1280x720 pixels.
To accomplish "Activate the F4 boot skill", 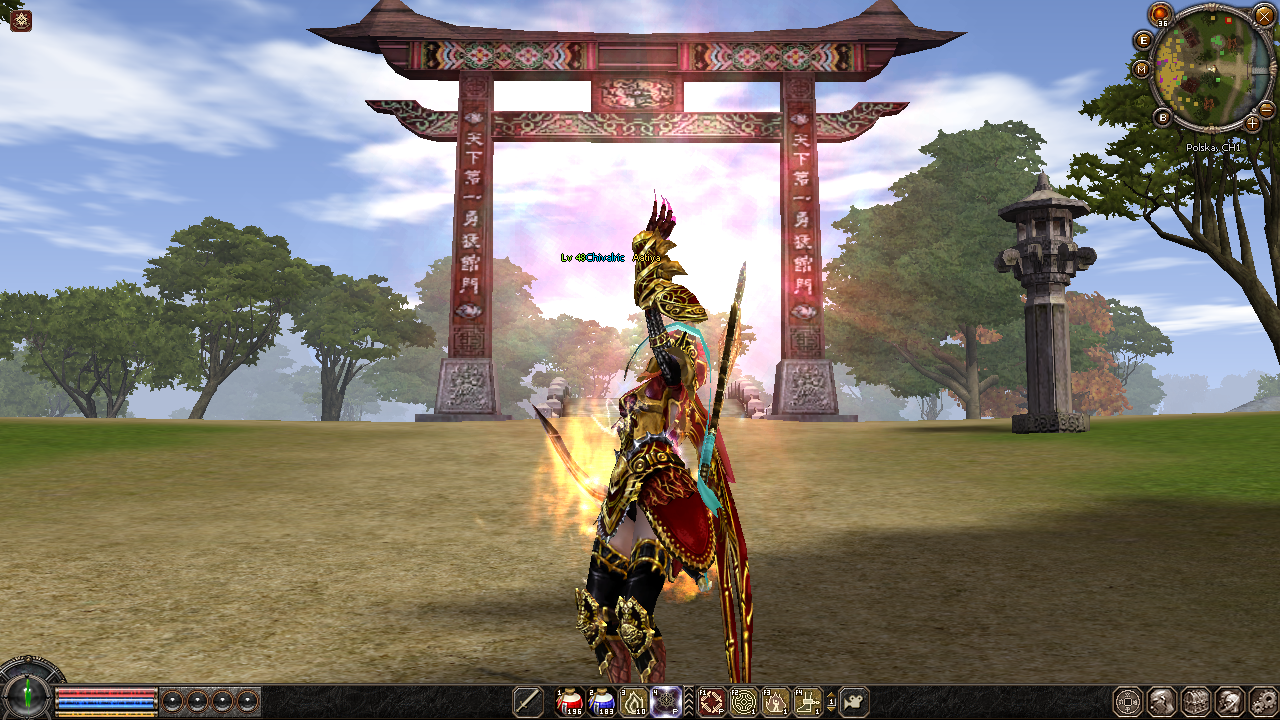I will (807, 701).
